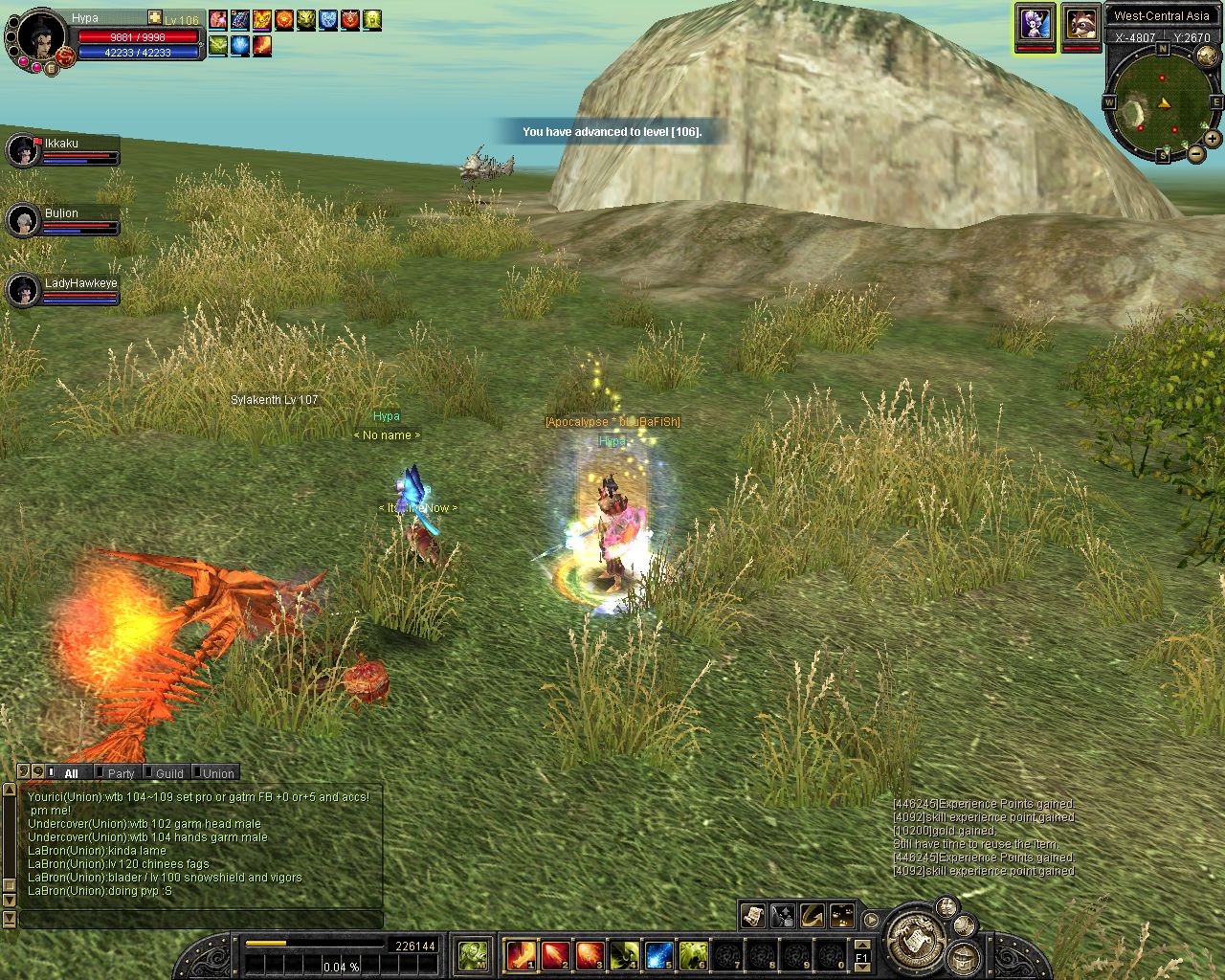The width and height of the screenshot is (1225, 980).
Task: Use the yellow-green skill in slot 6
Action: click(693, 954)
